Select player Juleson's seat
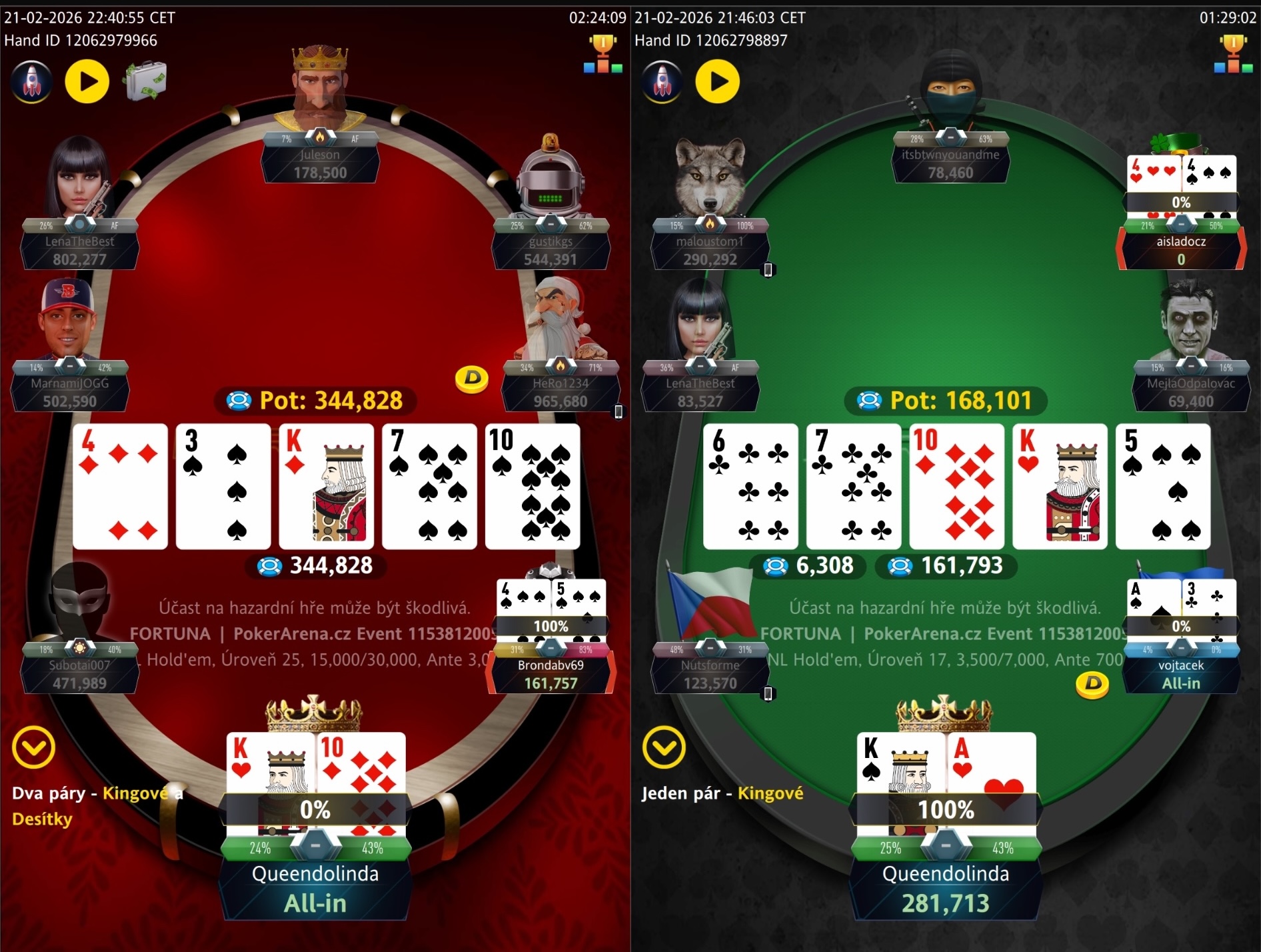 pyautogui.click(x=320, y=163)
